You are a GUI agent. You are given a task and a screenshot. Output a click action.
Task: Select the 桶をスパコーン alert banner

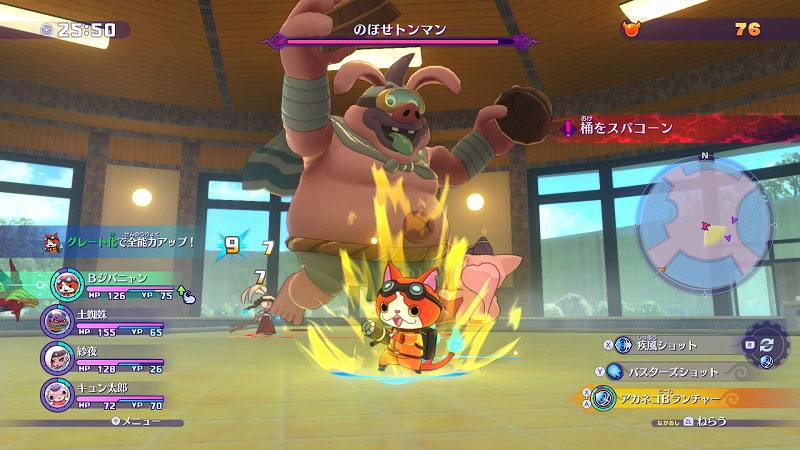click(x=640, y=128)
